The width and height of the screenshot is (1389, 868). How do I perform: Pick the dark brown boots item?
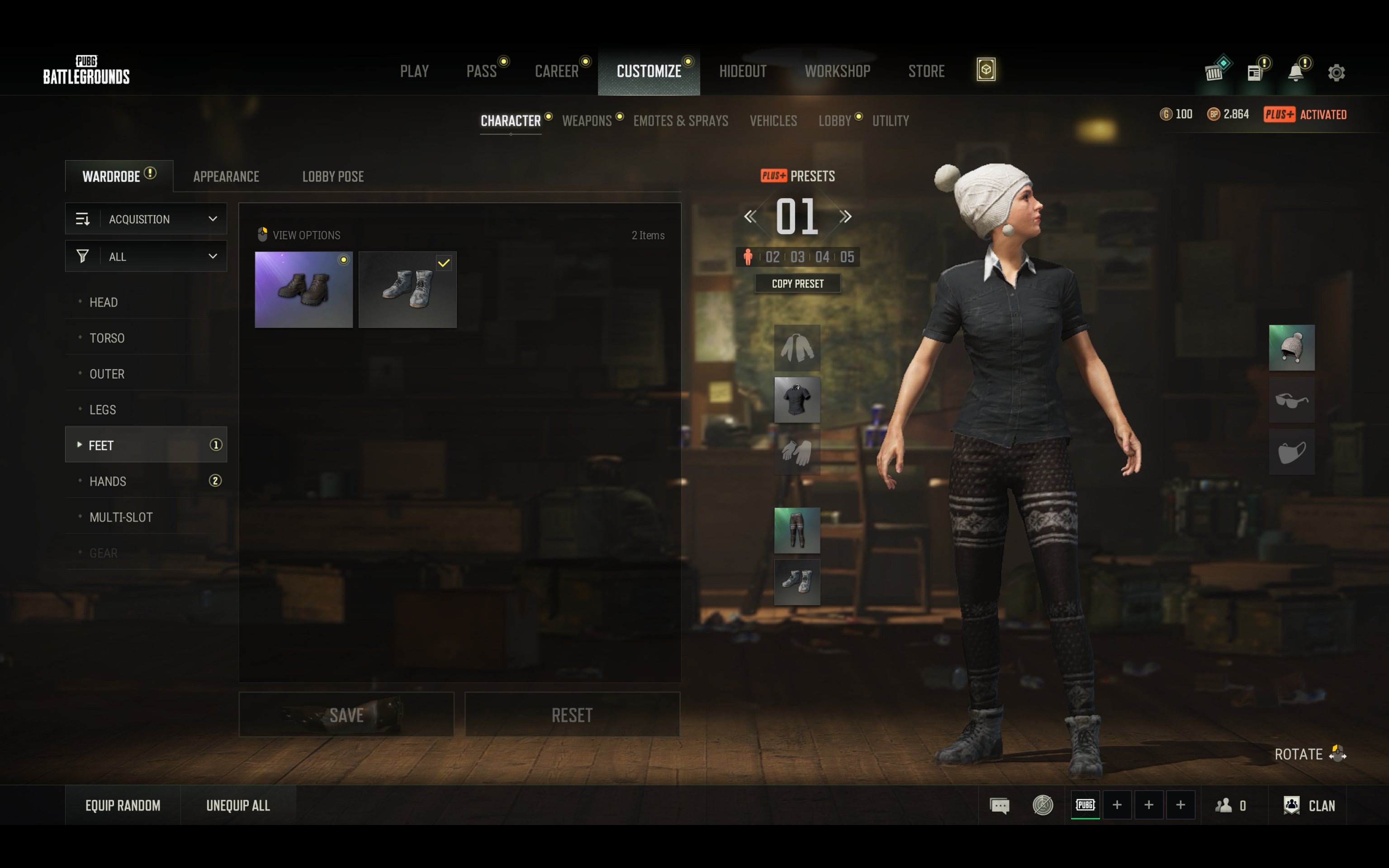tap(303, 289)
